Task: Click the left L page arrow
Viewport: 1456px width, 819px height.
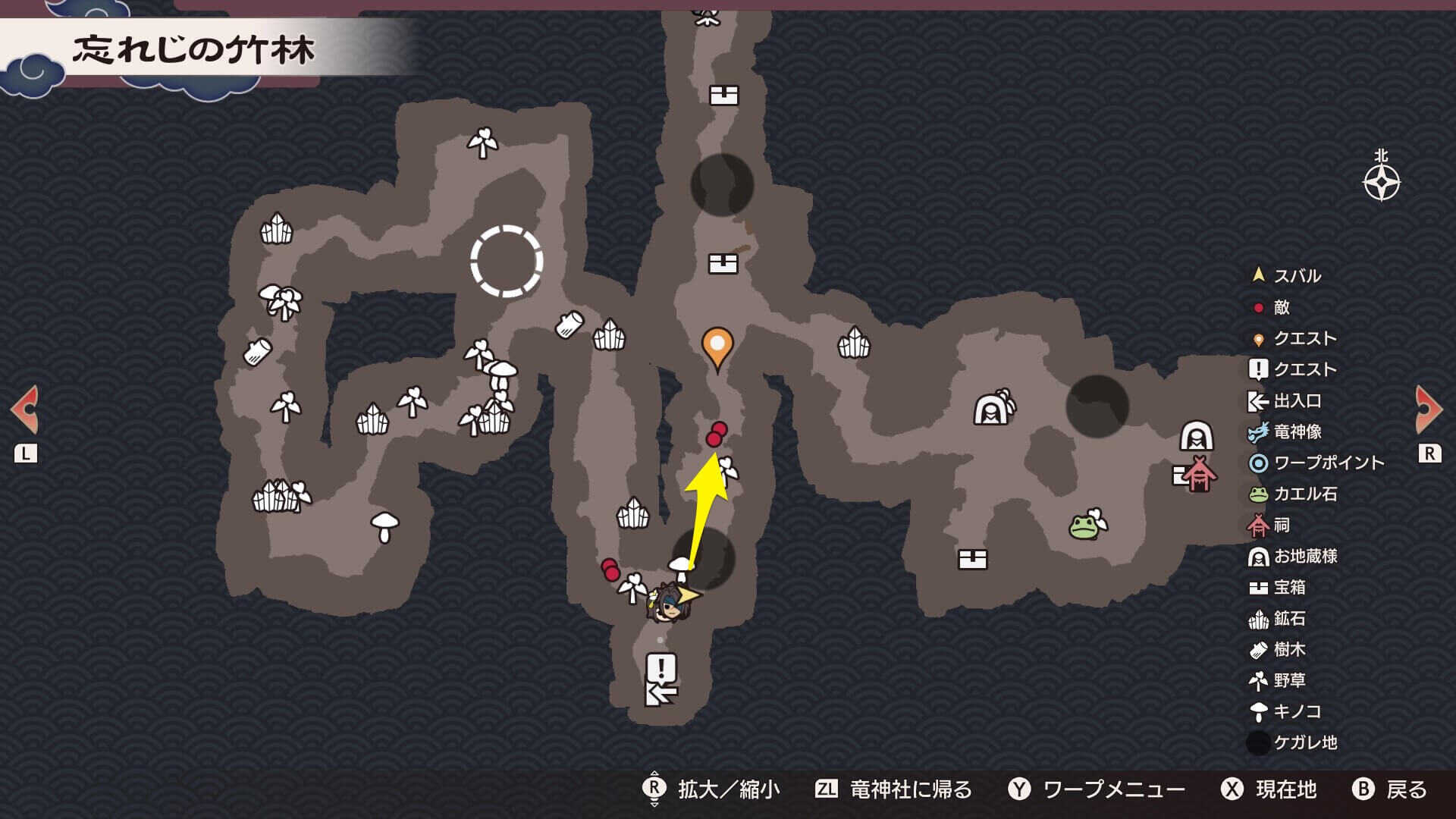Action: pyautogui.click(x=27, y=409)
